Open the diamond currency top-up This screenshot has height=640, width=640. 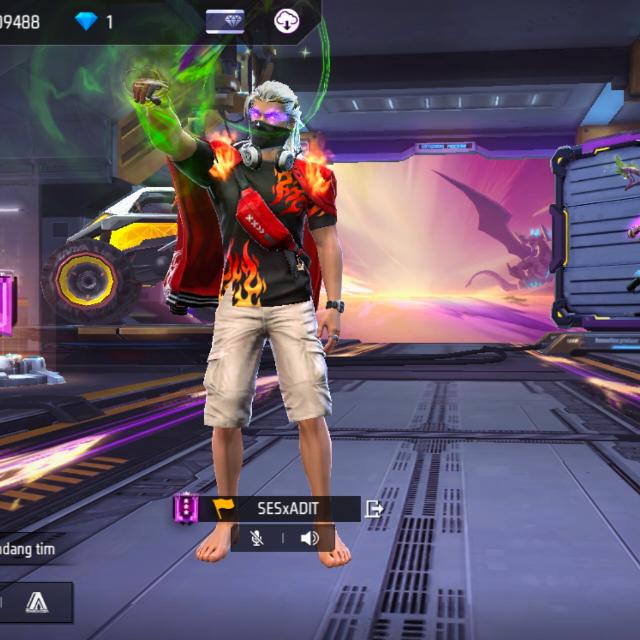(x=87, y=21)
